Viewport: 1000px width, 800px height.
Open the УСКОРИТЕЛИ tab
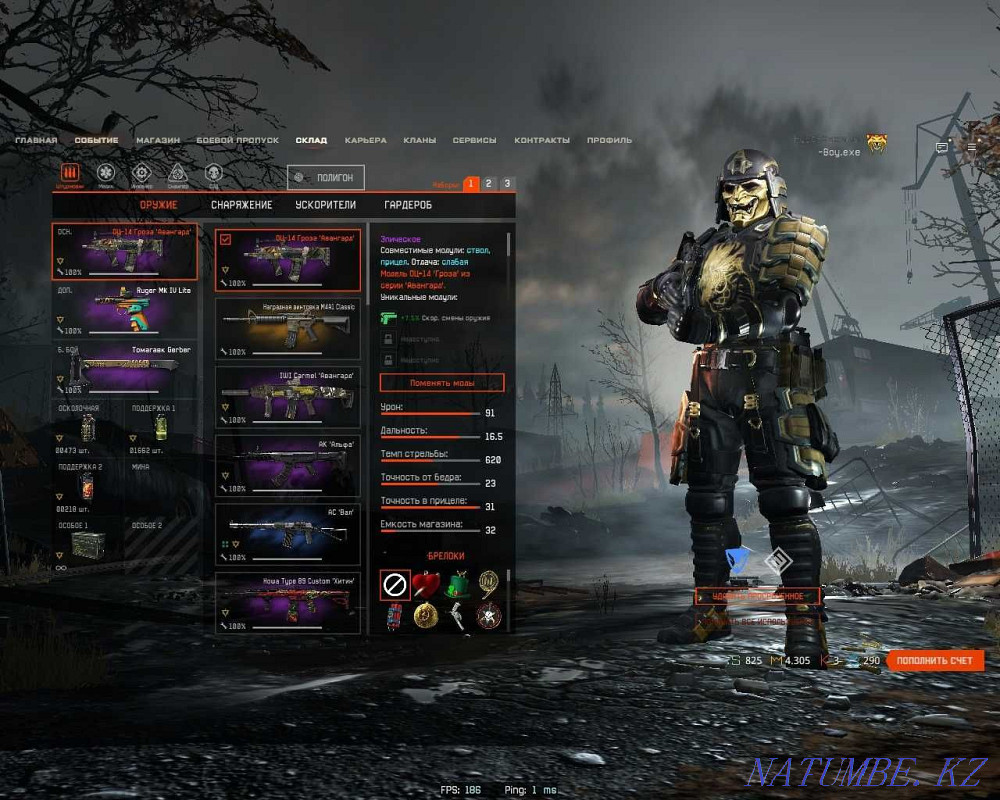click(325, 205)
